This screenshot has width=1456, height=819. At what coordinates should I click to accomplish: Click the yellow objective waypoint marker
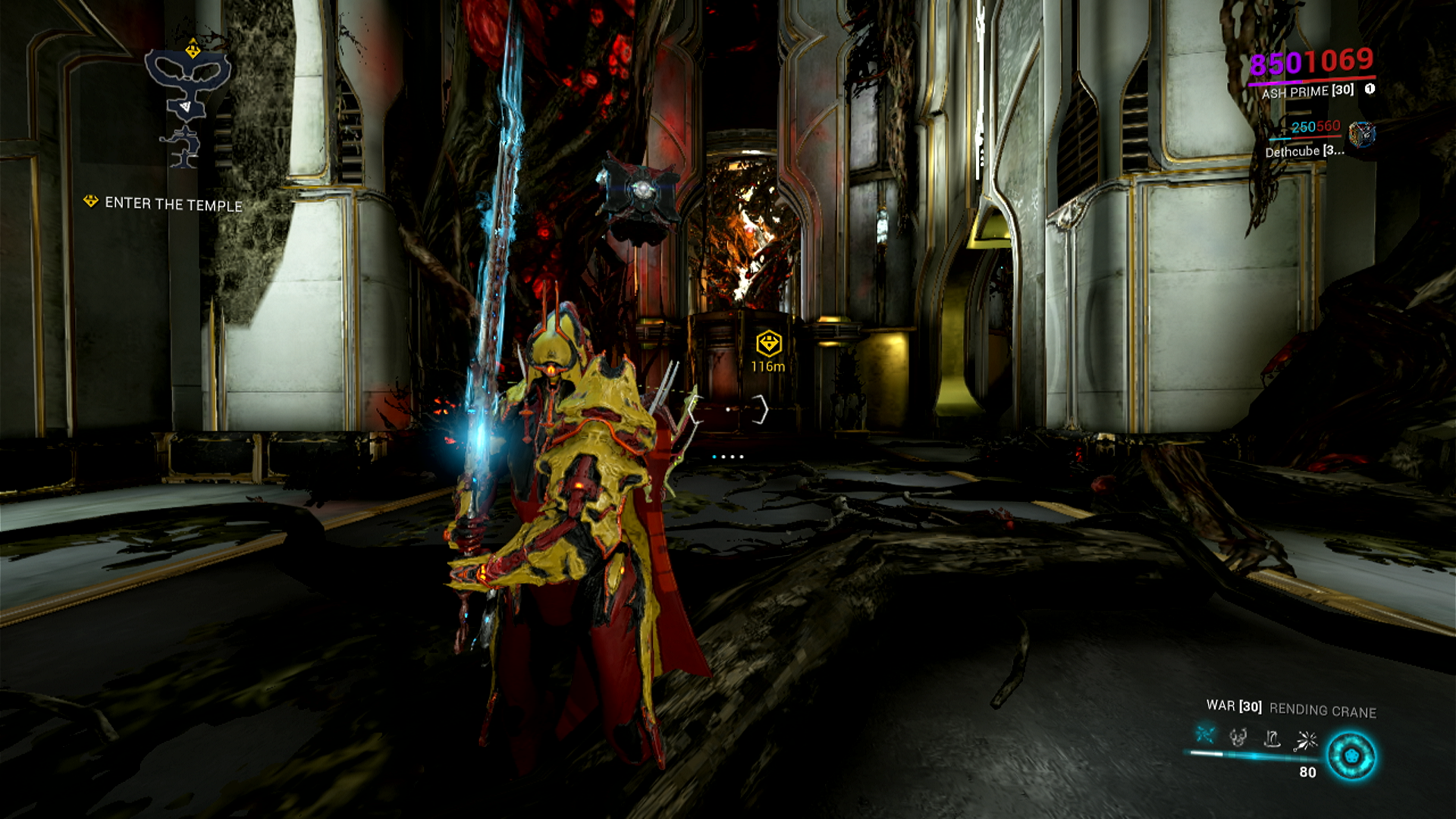coord(768,344)
